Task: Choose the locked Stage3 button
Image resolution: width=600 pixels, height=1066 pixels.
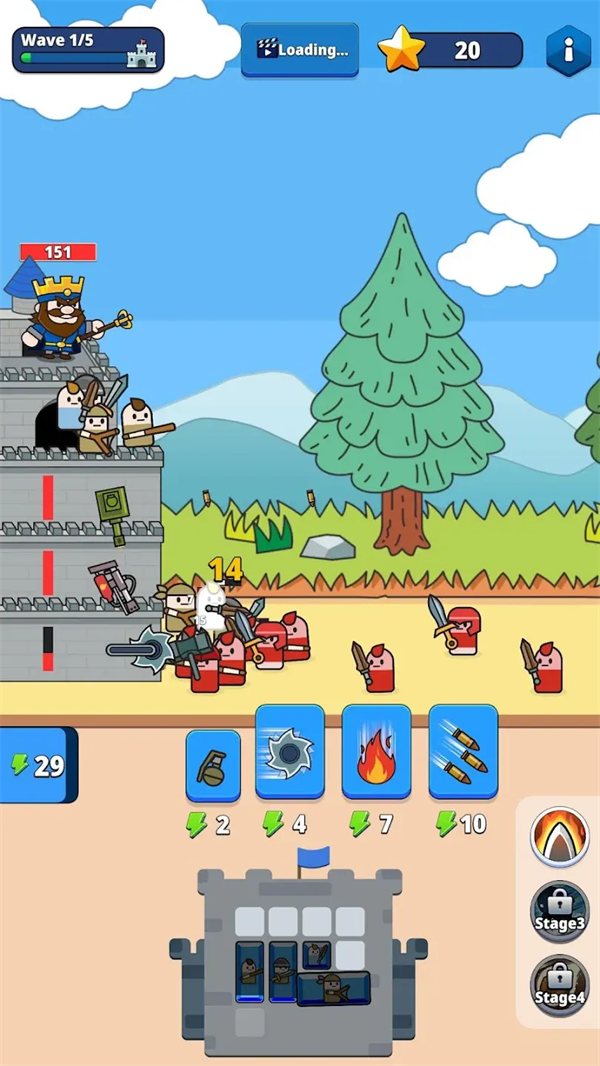Action: pyautogui.click(x=559, y=911)
